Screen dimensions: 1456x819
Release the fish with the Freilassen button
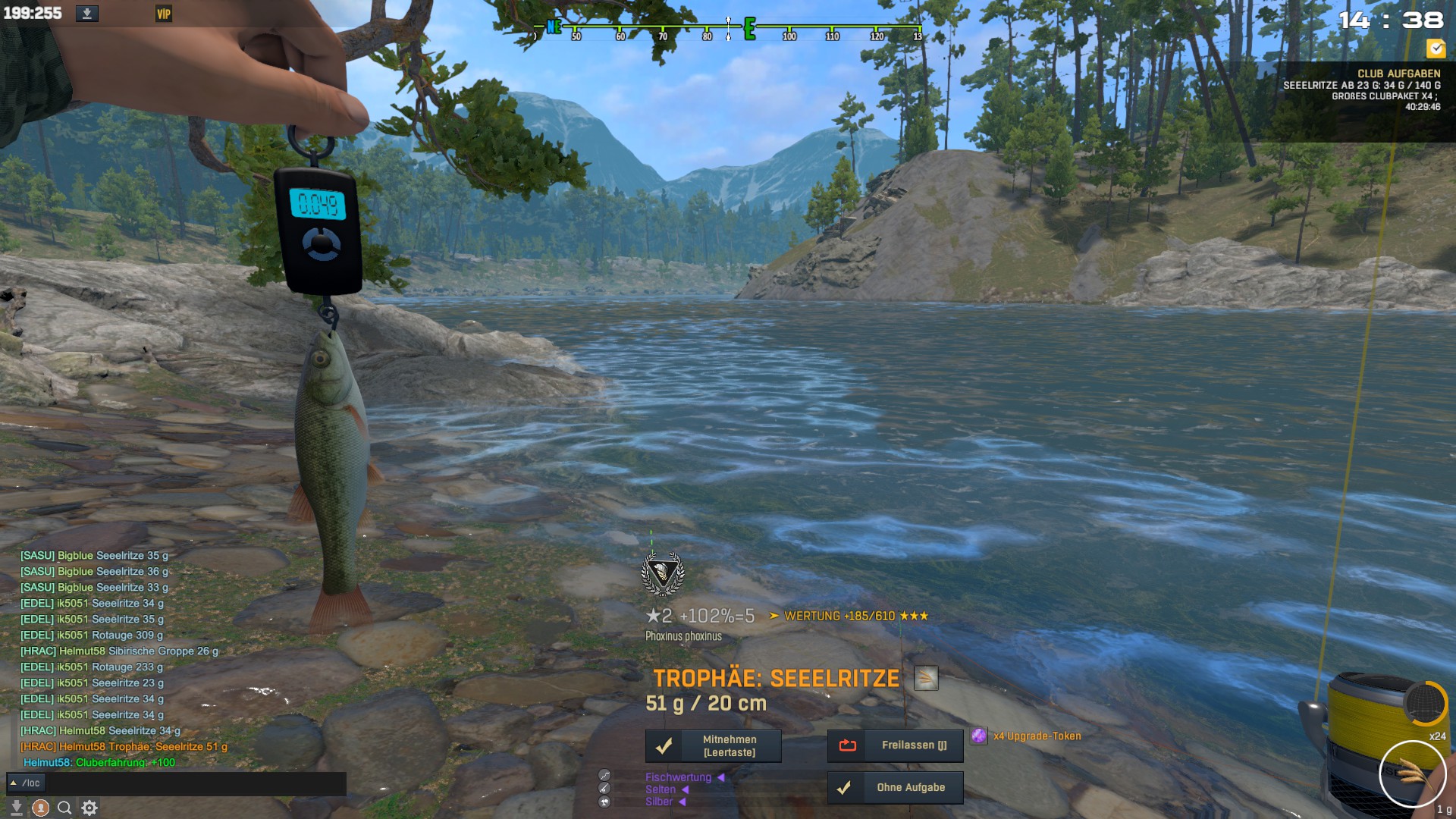click(895, 746)
